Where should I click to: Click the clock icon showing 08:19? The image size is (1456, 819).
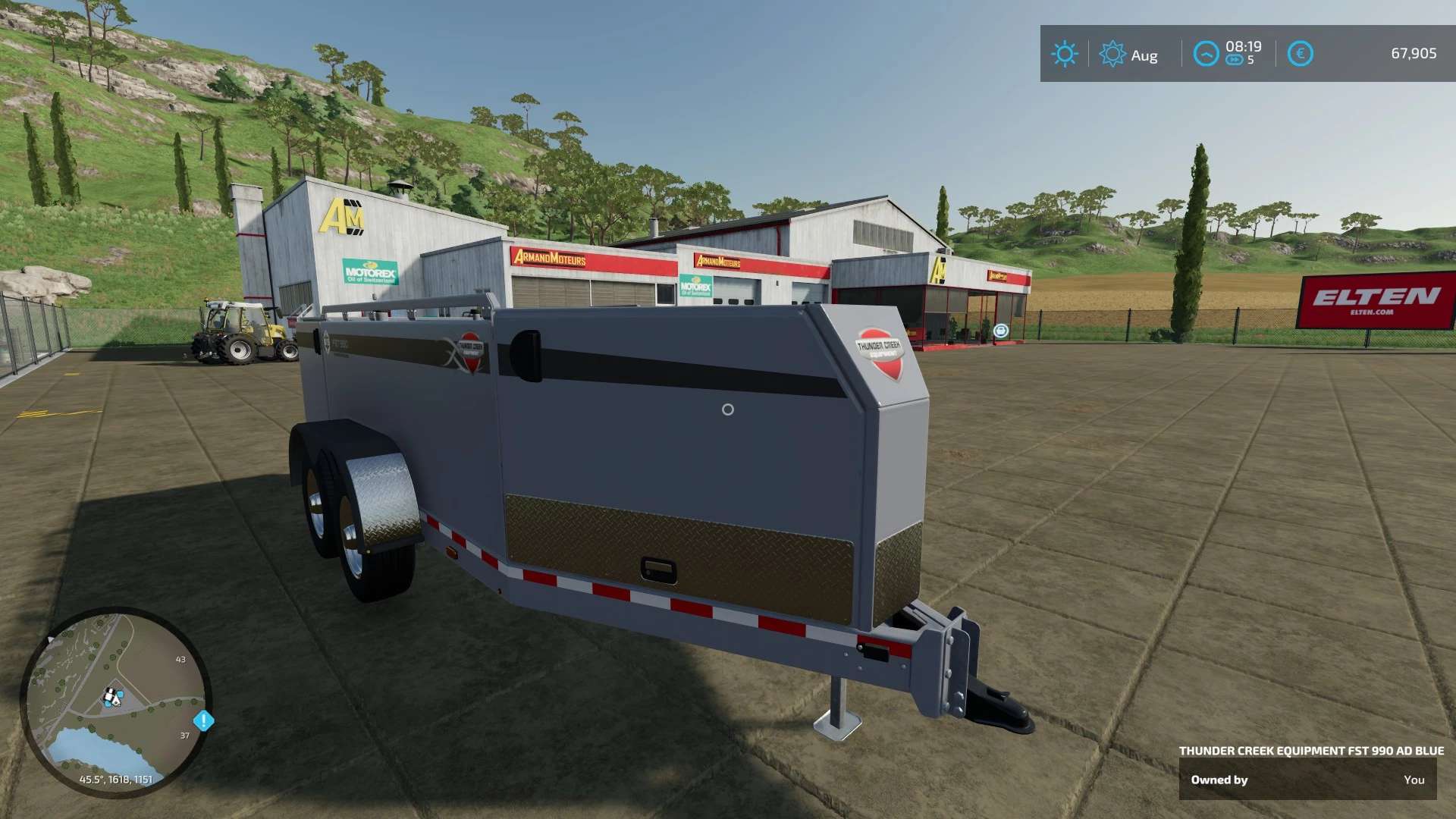[1207, 51]
